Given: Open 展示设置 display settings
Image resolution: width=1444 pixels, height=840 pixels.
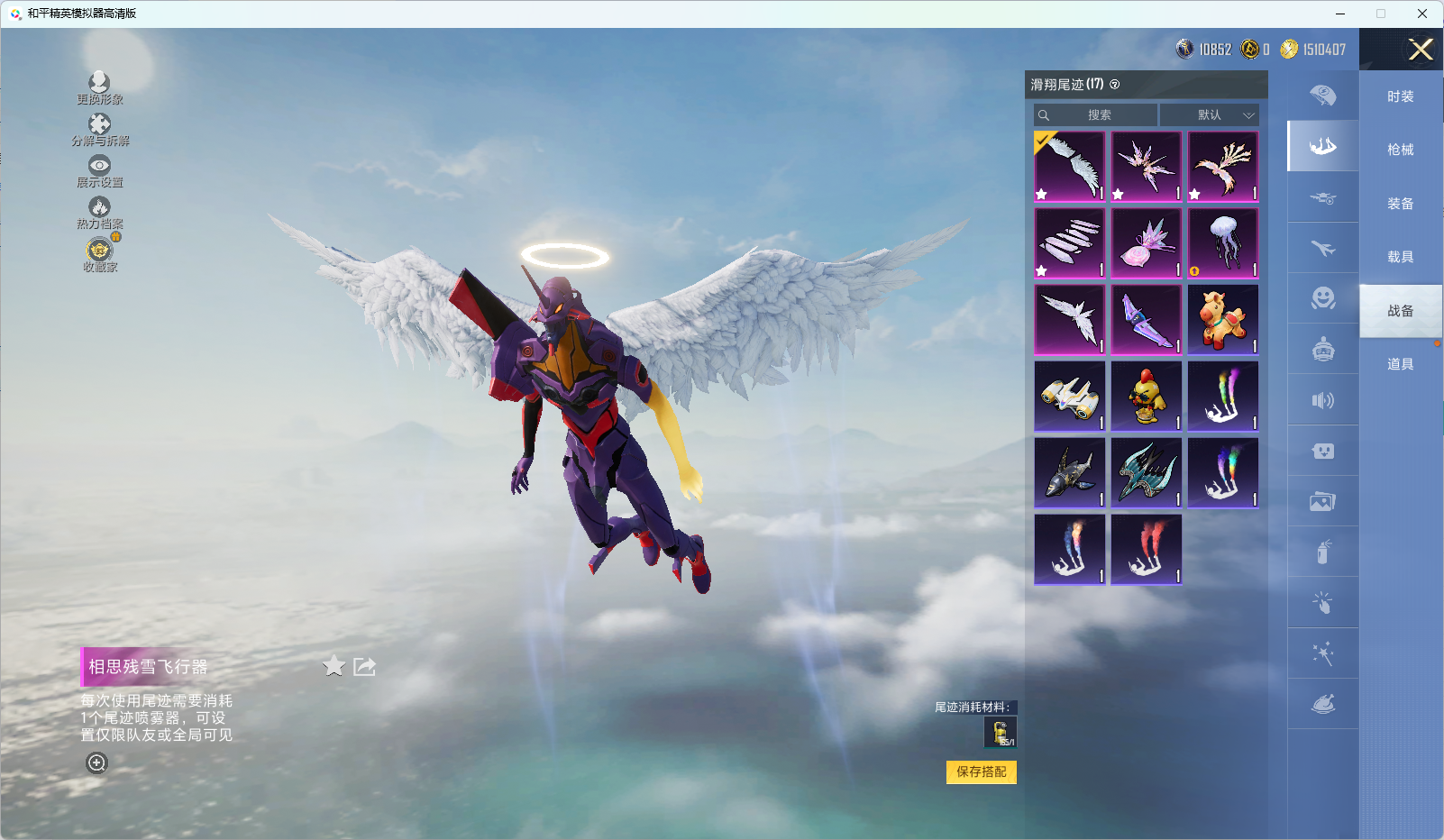Looking at the screenshot, I should [99, 170].
